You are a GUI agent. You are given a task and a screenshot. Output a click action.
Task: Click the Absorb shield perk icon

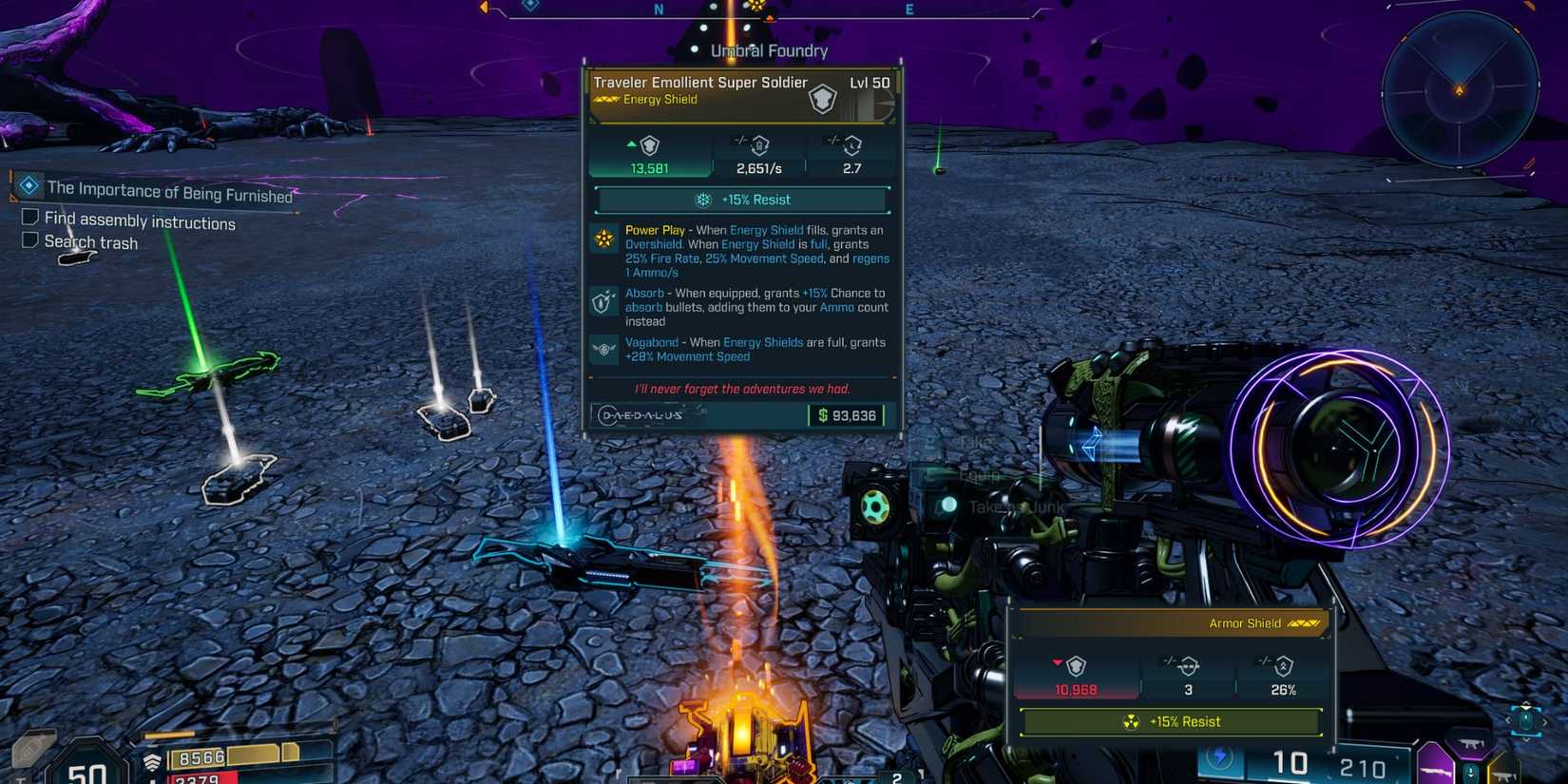601,302
